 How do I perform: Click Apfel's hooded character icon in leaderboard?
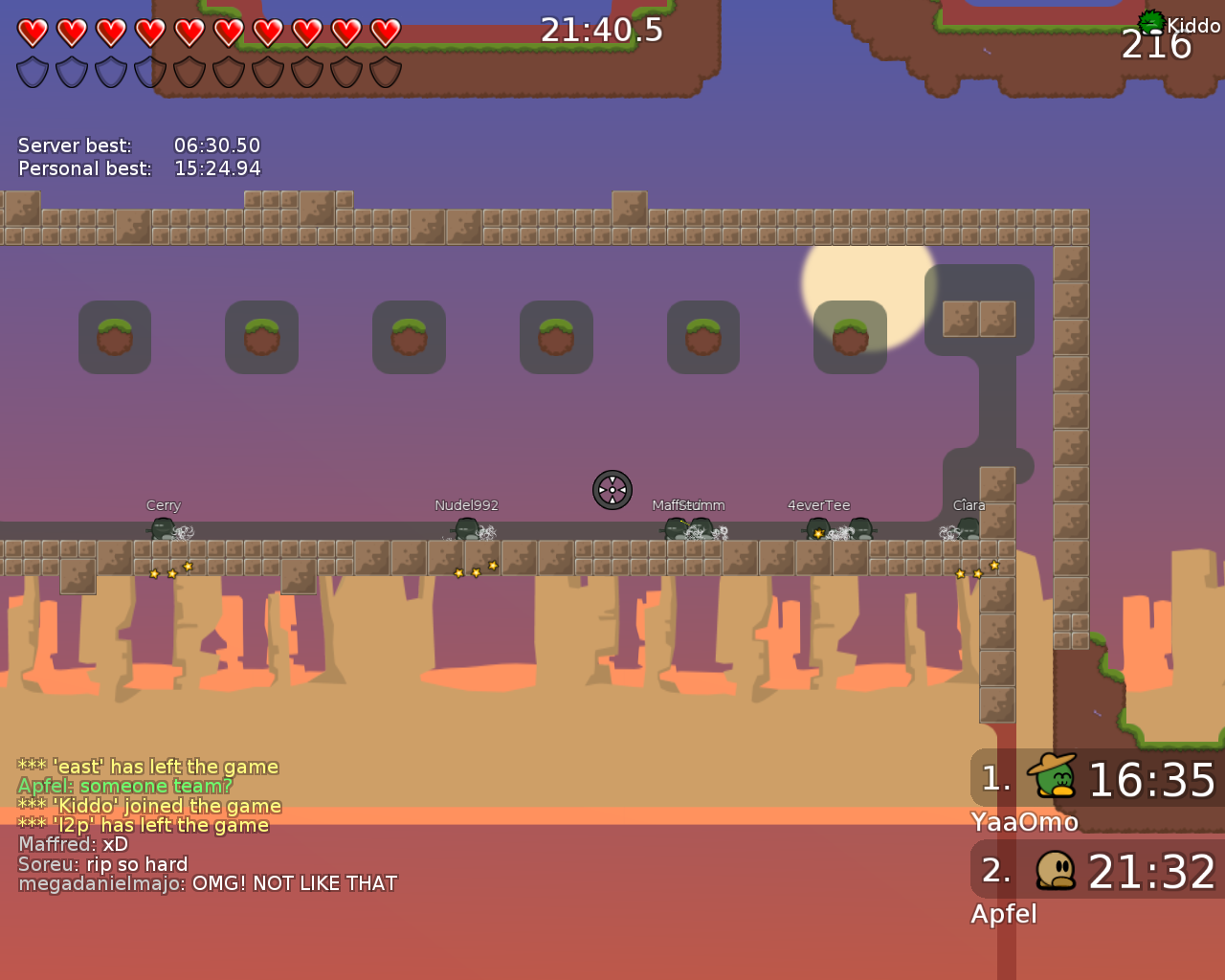[x=1054, y=870]
